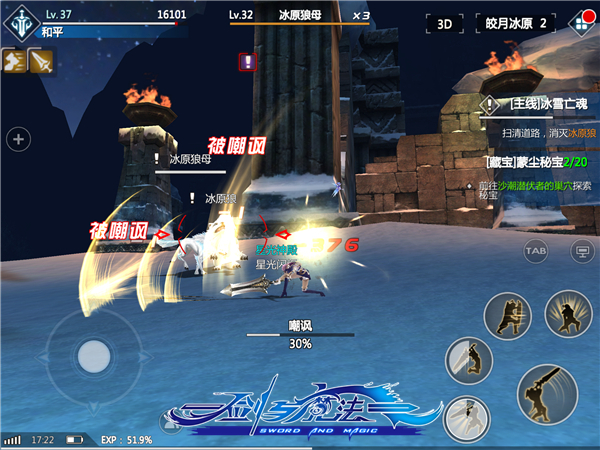Select the 冰原狼母 target level bar
The image size is (600, 450).
pos(300,16)
